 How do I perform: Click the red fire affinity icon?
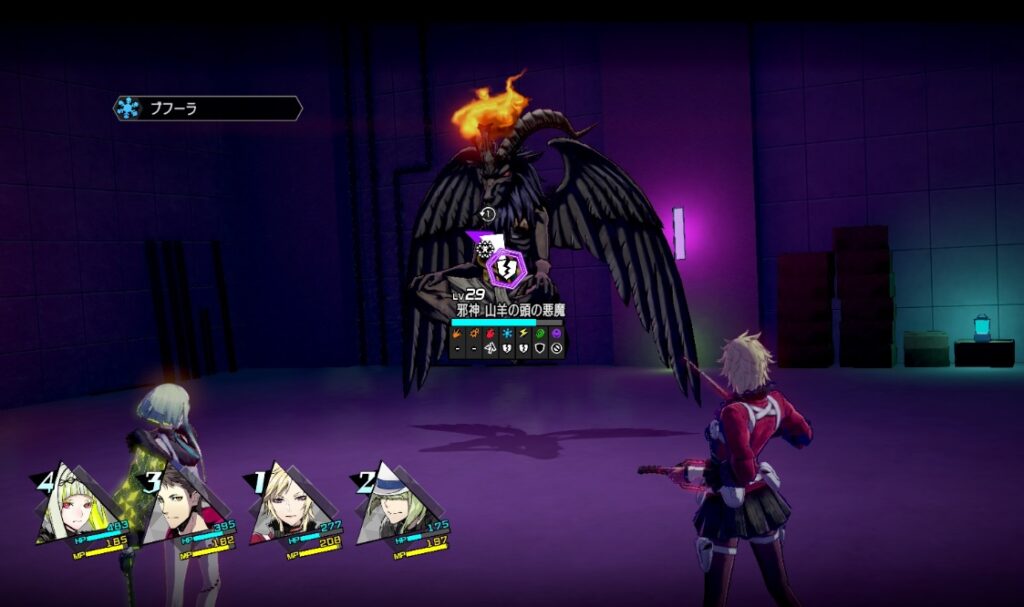[490, 333]
